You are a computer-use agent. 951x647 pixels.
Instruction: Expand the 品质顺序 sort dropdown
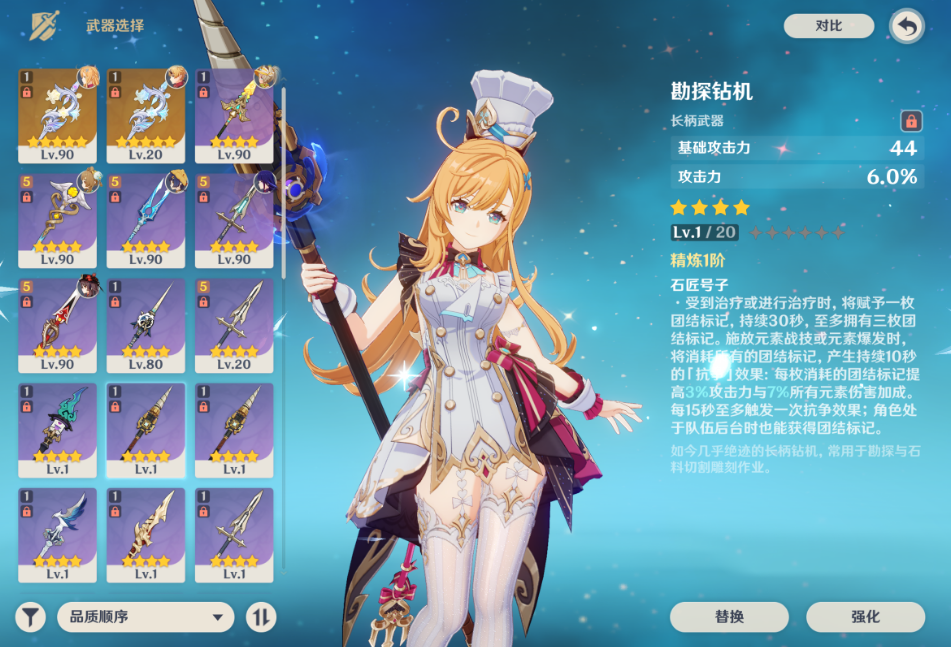click(x=145, y=617)
